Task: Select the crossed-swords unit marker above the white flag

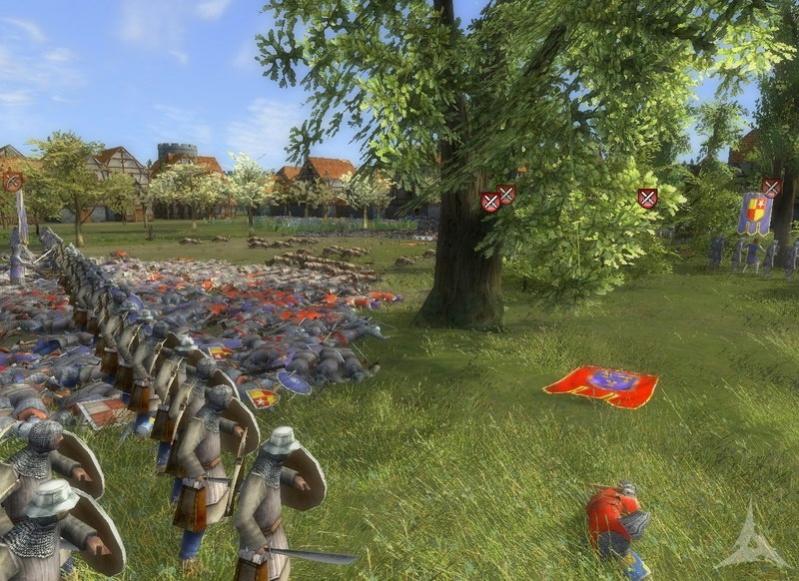Action: [13, 182]
